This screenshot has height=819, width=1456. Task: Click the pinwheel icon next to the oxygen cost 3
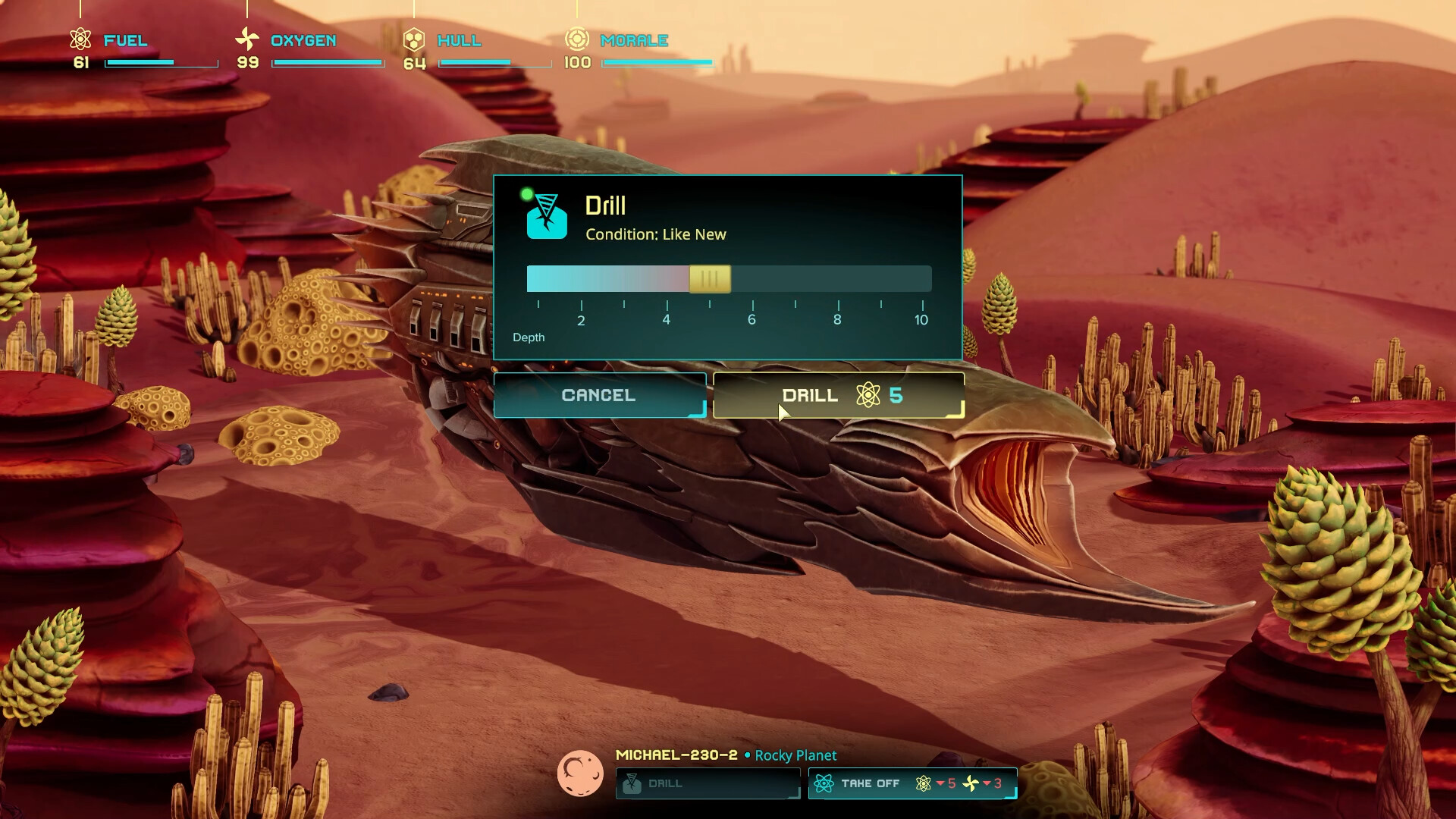[969, 783]
